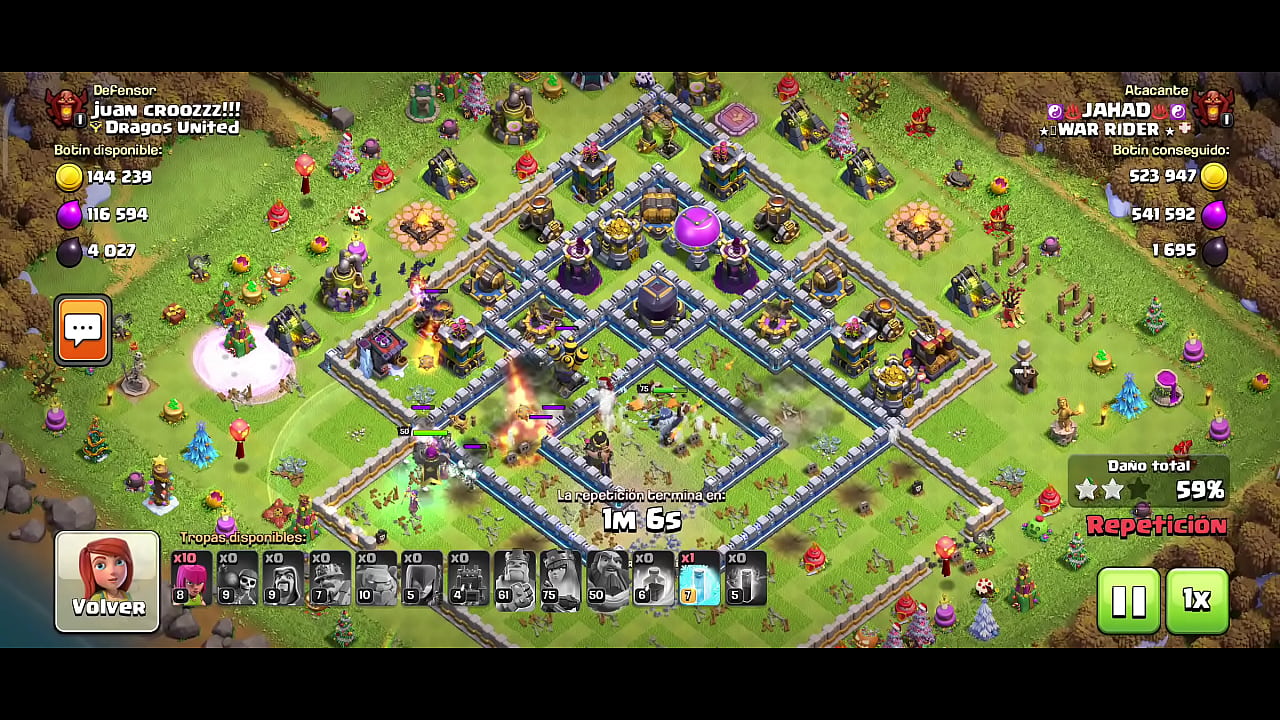
Task: Tap attacker name JAHAD
Action: (x=1116, y=110)
